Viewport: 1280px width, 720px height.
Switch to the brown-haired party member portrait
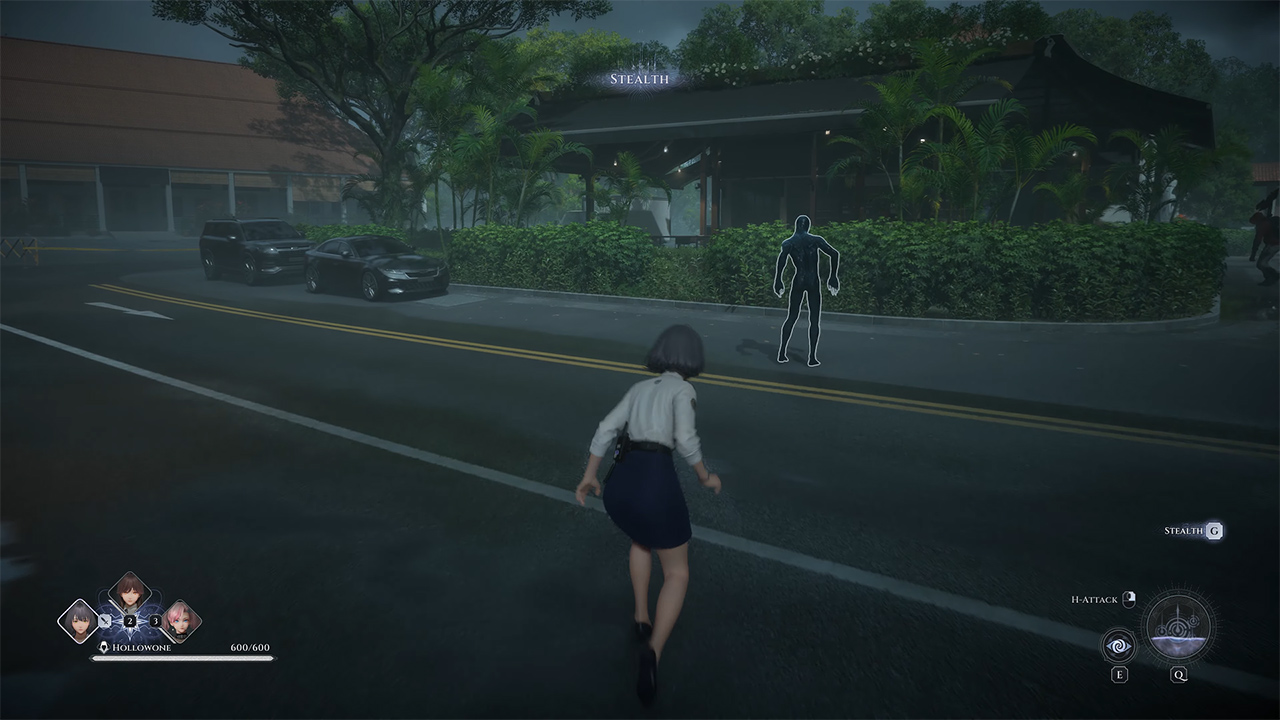pos(129,593)
